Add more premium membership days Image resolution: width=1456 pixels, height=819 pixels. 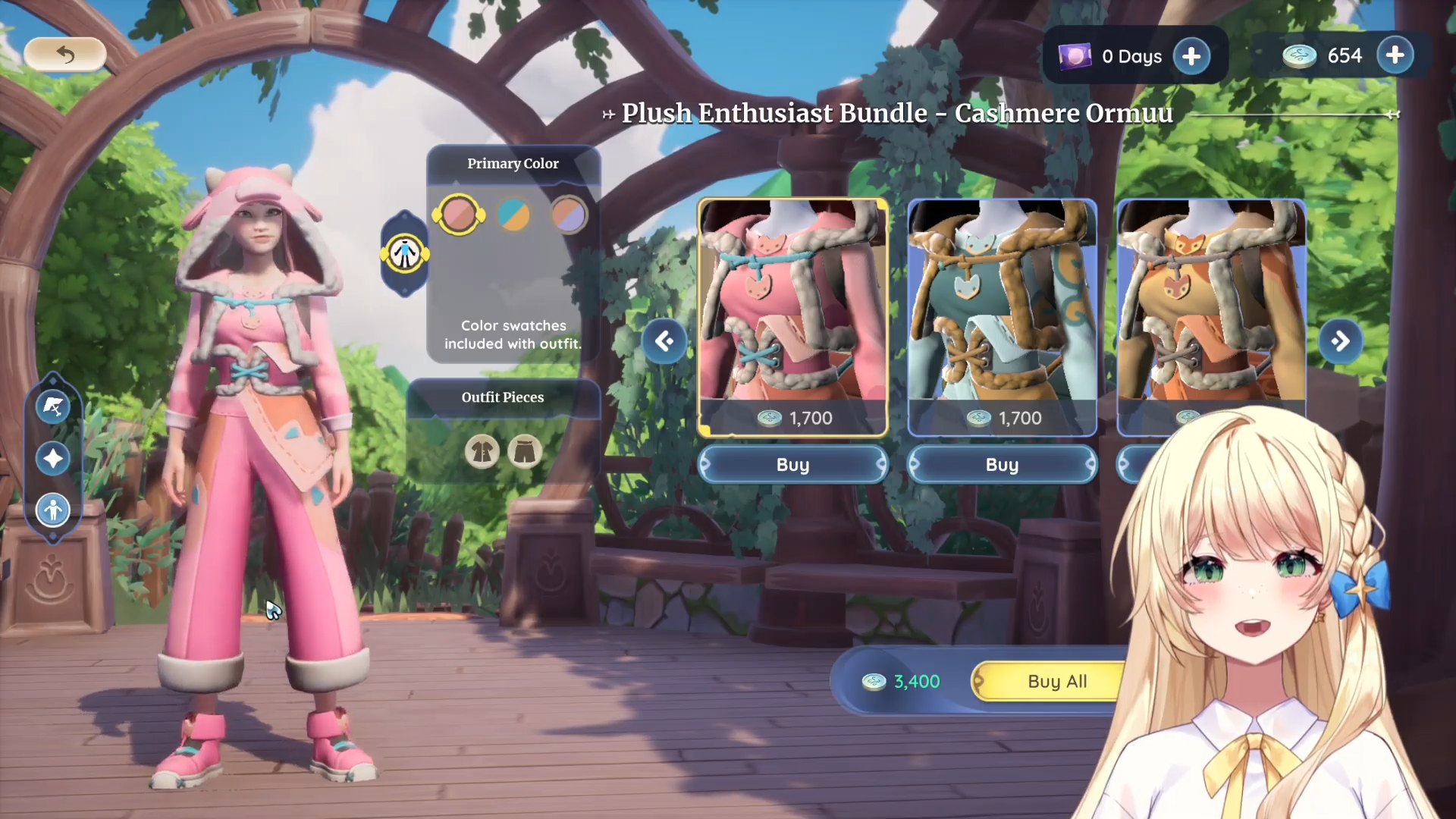point(1191,56)
